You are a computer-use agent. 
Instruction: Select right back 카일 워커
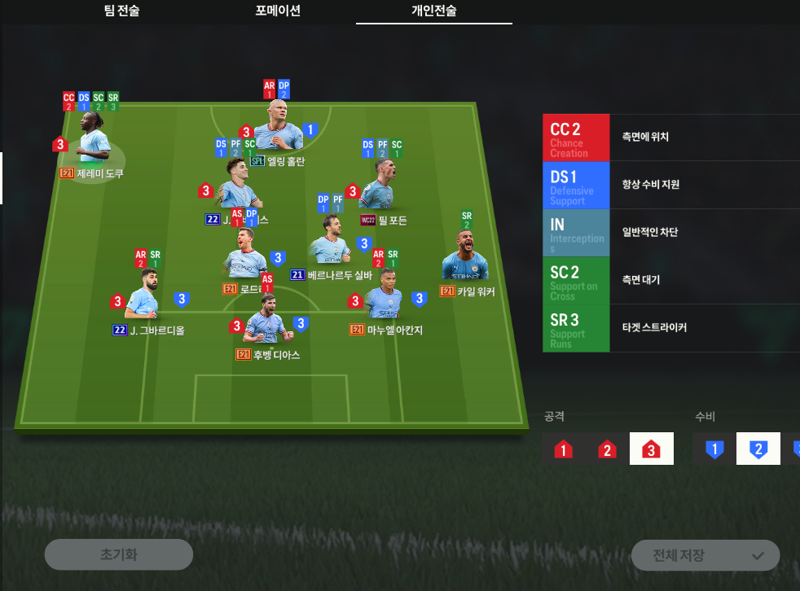click(x=462, y=258)
